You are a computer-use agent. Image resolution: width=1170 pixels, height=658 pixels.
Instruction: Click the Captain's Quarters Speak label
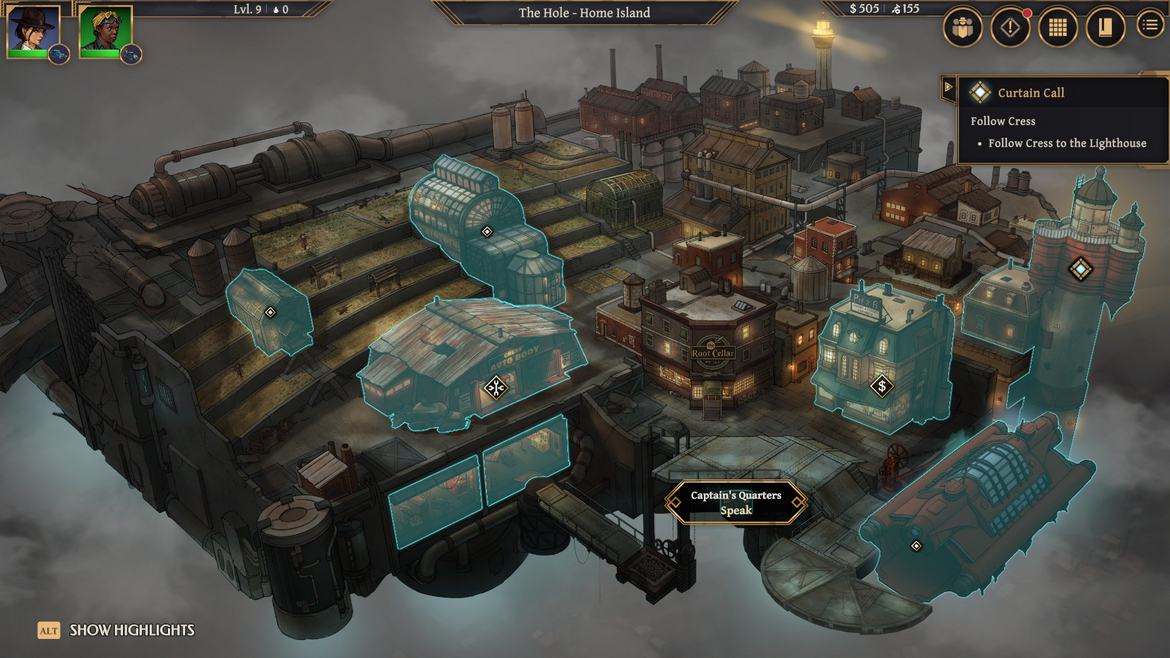pos(736,503)
